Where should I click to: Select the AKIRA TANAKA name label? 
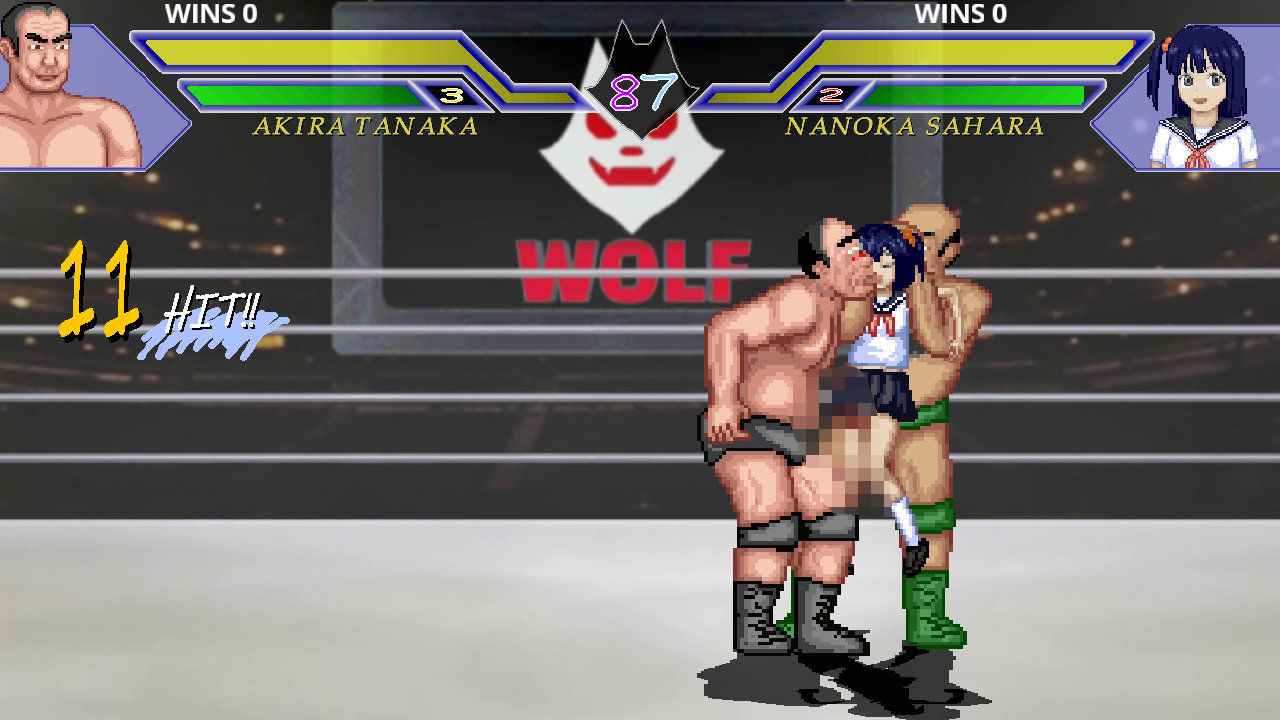[x=365, y=128]
